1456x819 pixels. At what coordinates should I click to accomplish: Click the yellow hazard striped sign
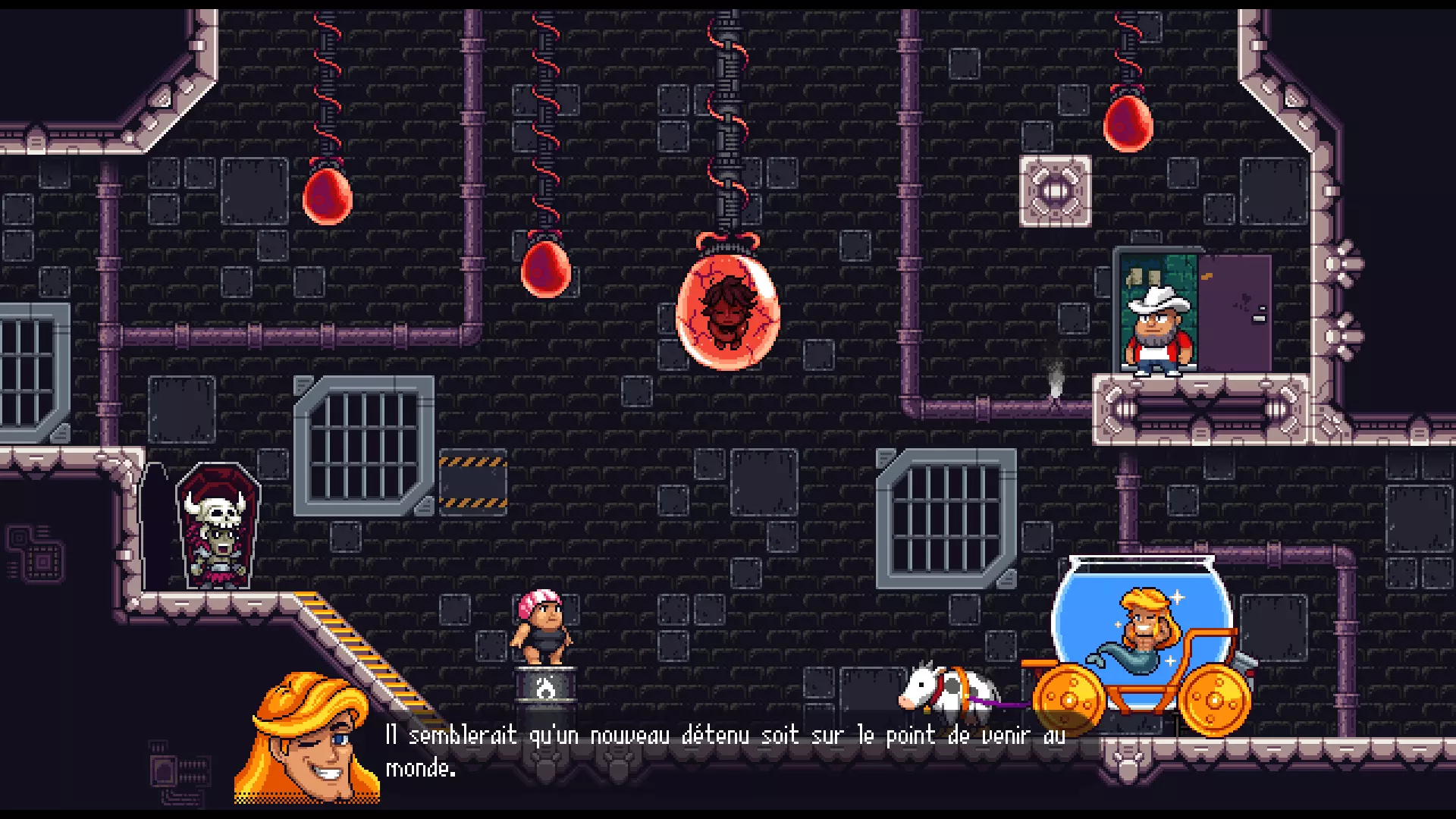[x=472, y=478]
